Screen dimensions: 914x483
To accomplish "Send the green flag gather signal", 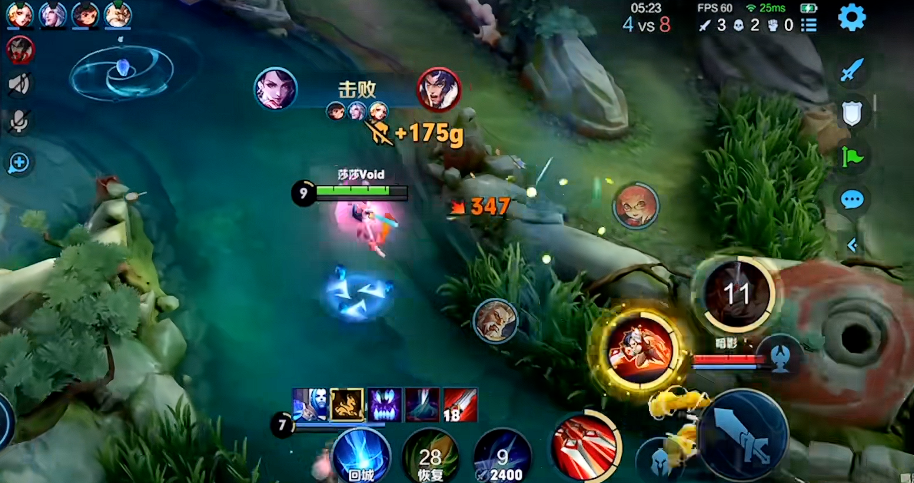I will 852,156.
